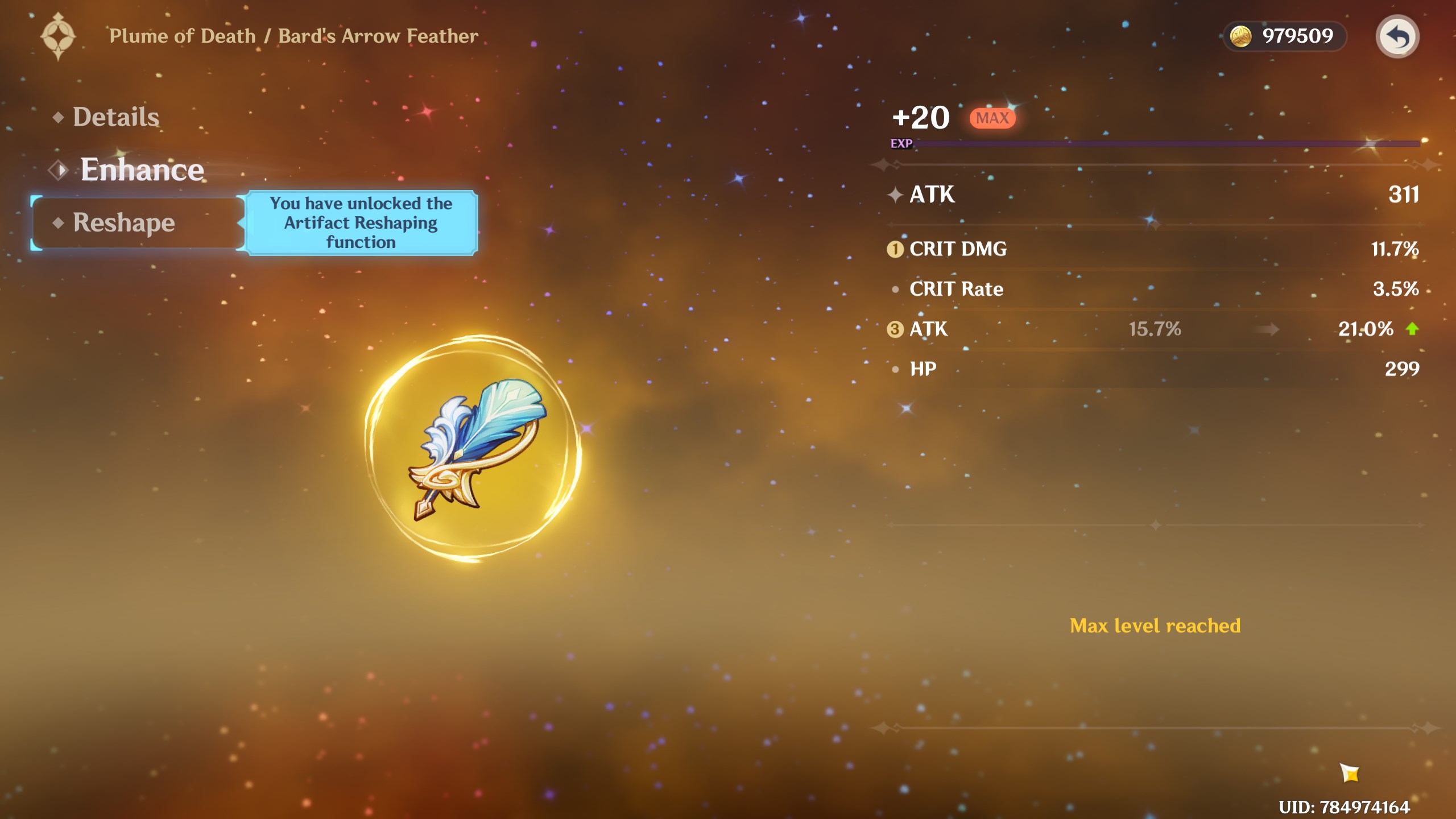Image resolution: width=1456 pixels, height=819 pixels.
Task: Switch to the Enhance tab
Action: pos(142,169)
